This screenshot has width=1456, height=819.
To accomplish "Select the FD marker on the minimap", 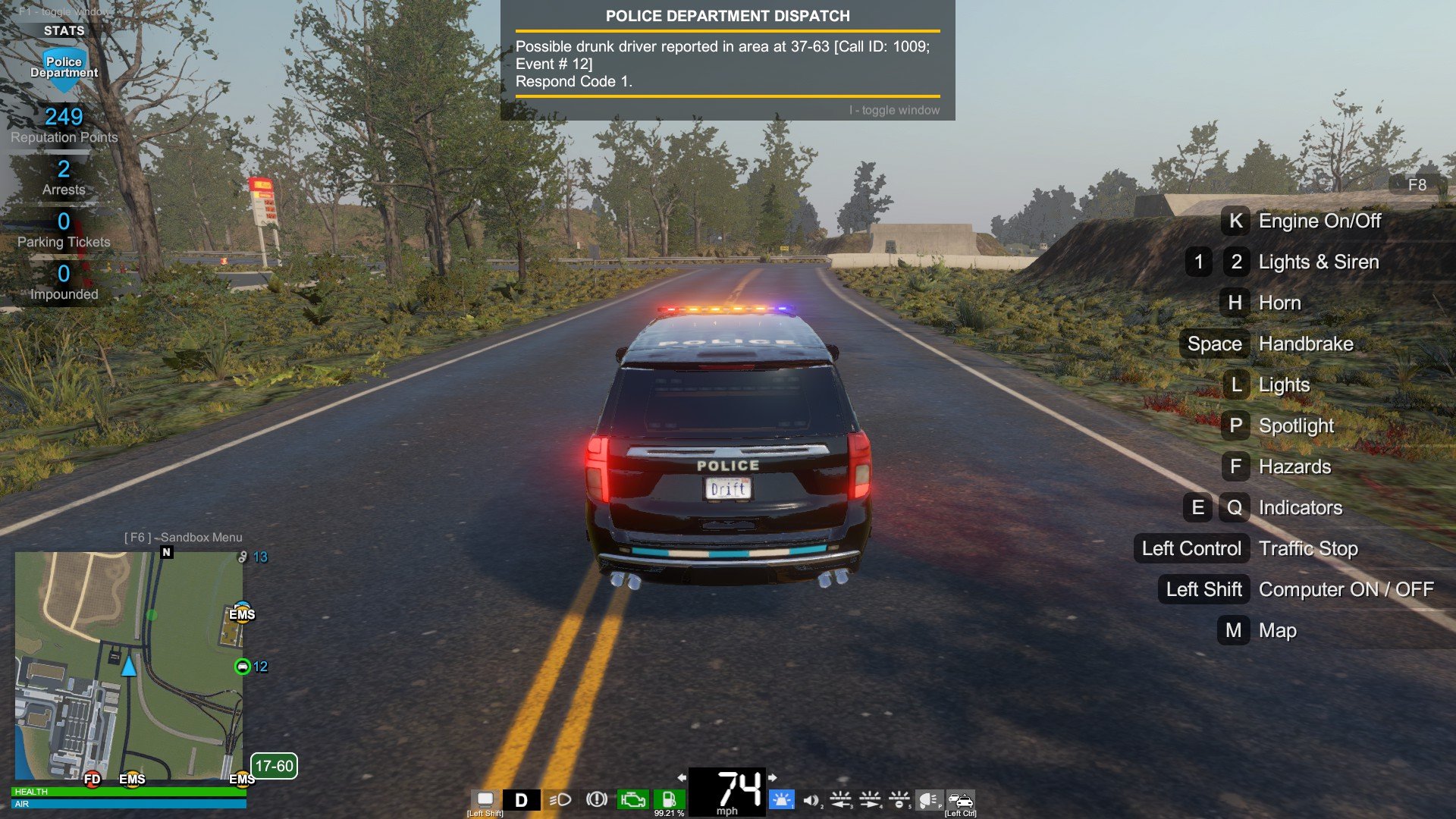I will tap(92, 779).
